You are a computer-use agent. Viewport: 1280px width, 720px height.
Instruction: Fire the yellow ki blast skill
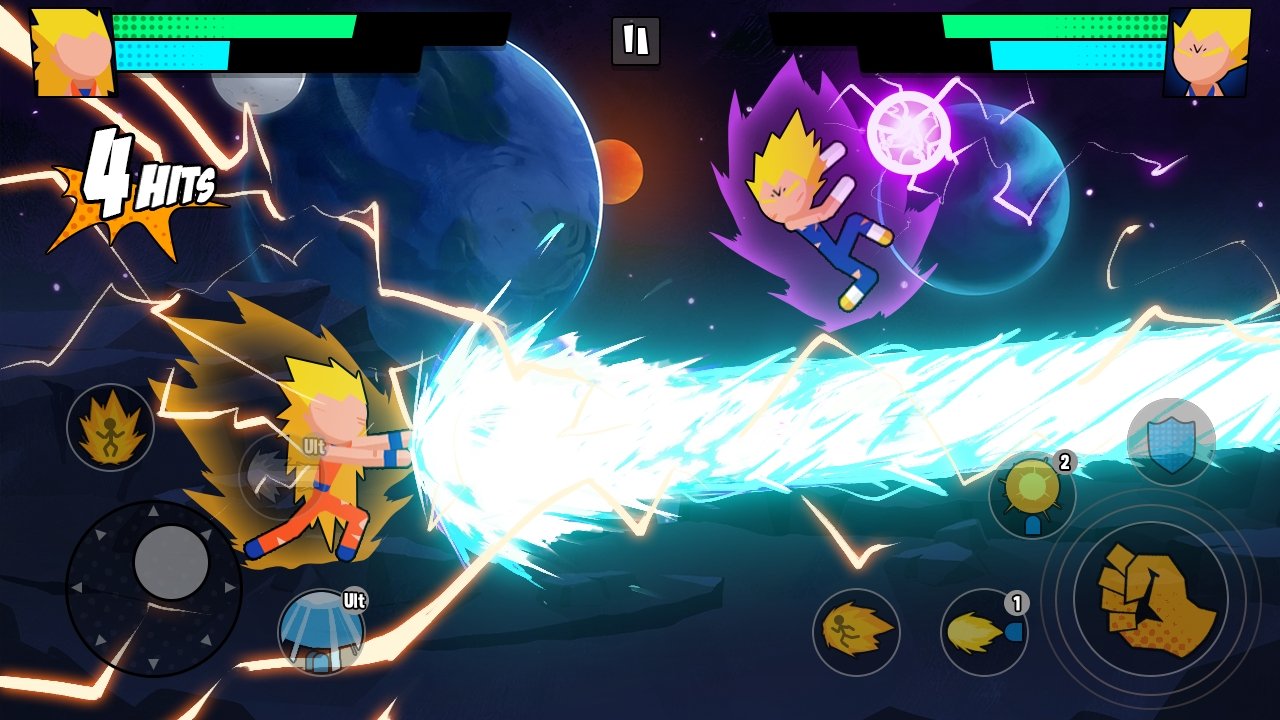pyautogui.click(x=984, y=632)
